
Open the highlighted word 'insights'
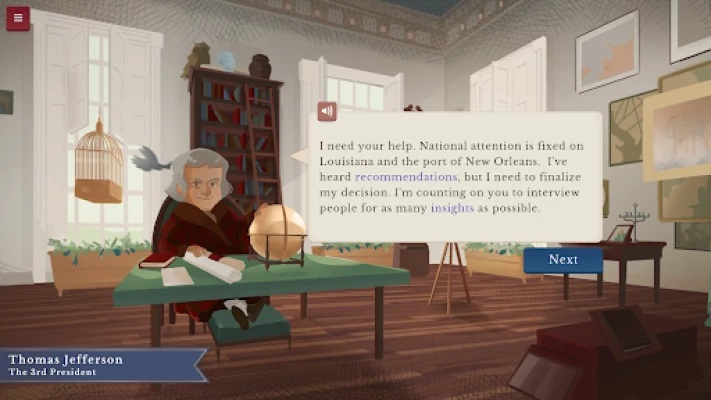coord(451,208)
